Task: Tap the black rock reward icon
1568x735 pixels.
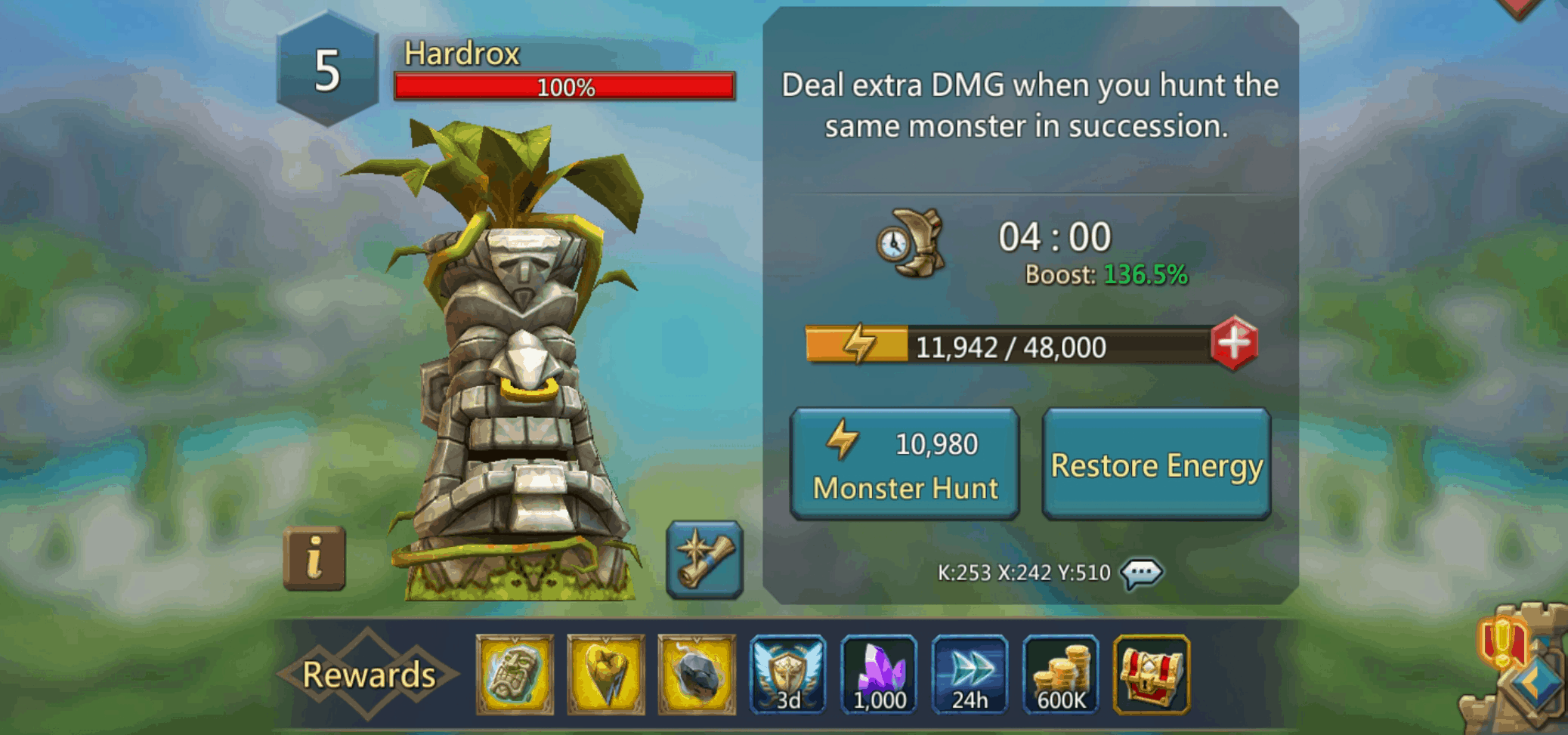Action: click(696, 673)
